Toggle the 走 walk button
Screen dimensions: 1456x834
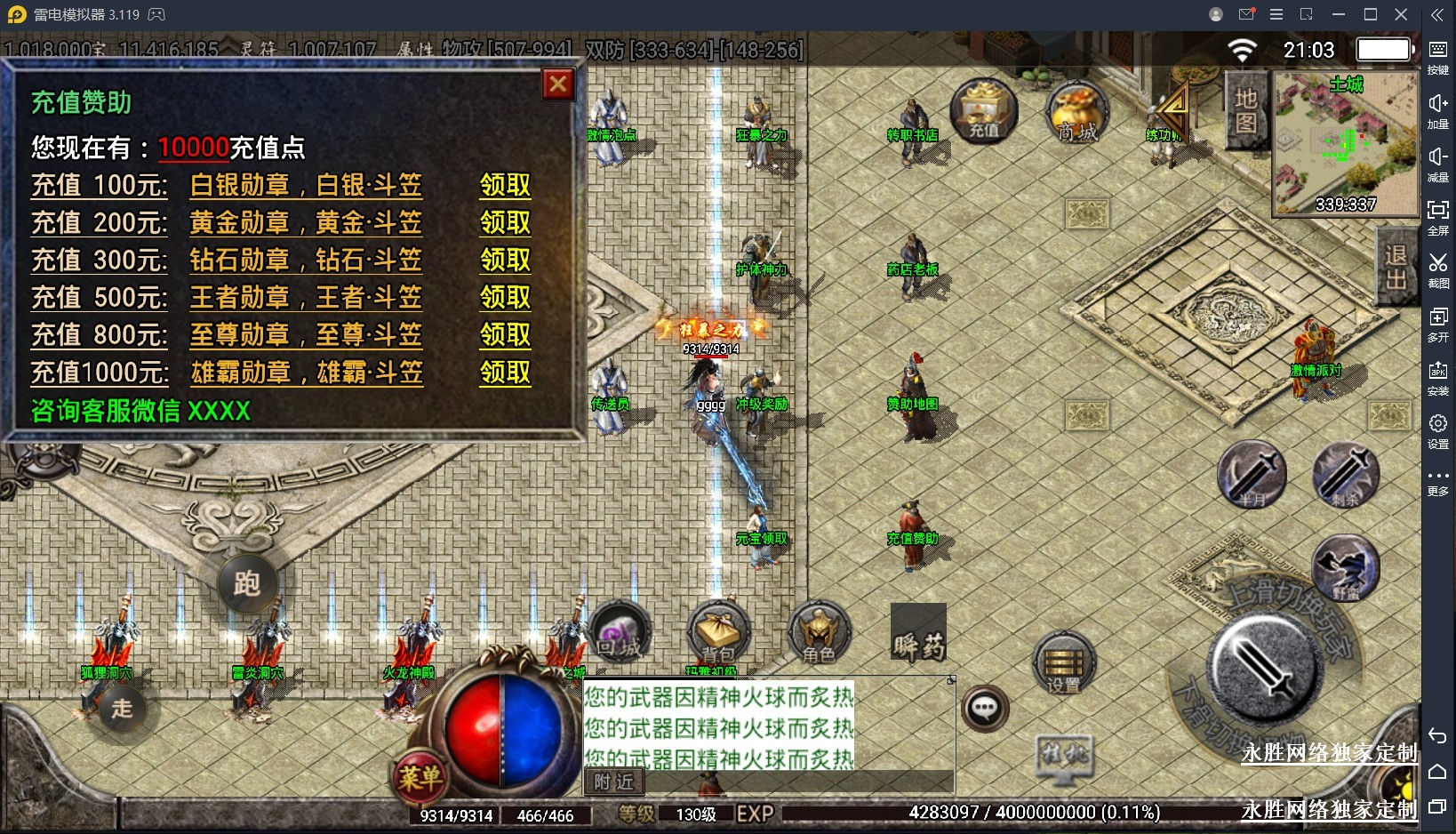(x=122, y=708)
